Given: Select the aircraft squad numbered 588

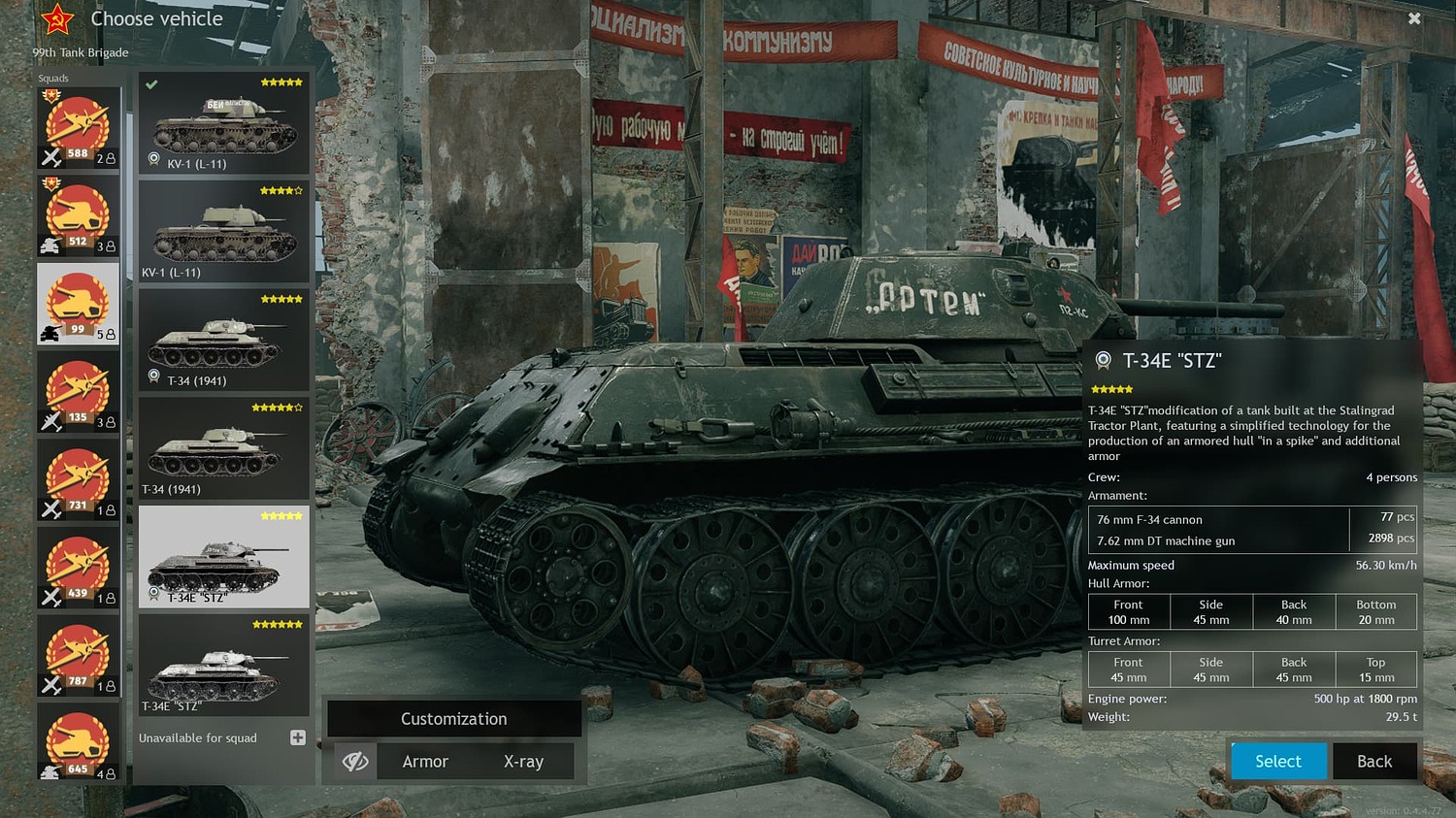Looking at the screenshot, I should [78, 128].
